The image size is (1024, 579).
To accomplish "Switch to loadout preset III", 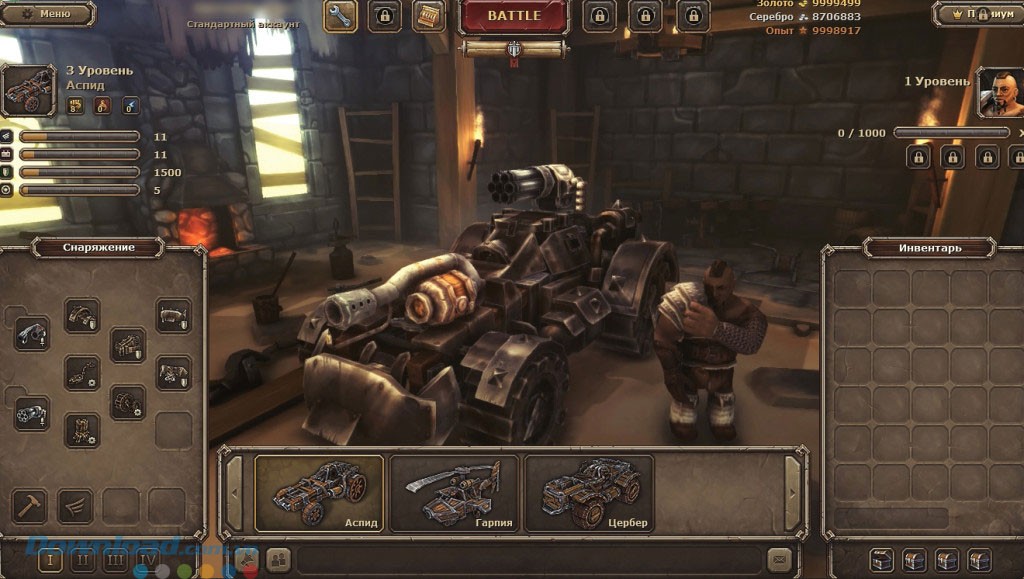I will coord(115,560).
